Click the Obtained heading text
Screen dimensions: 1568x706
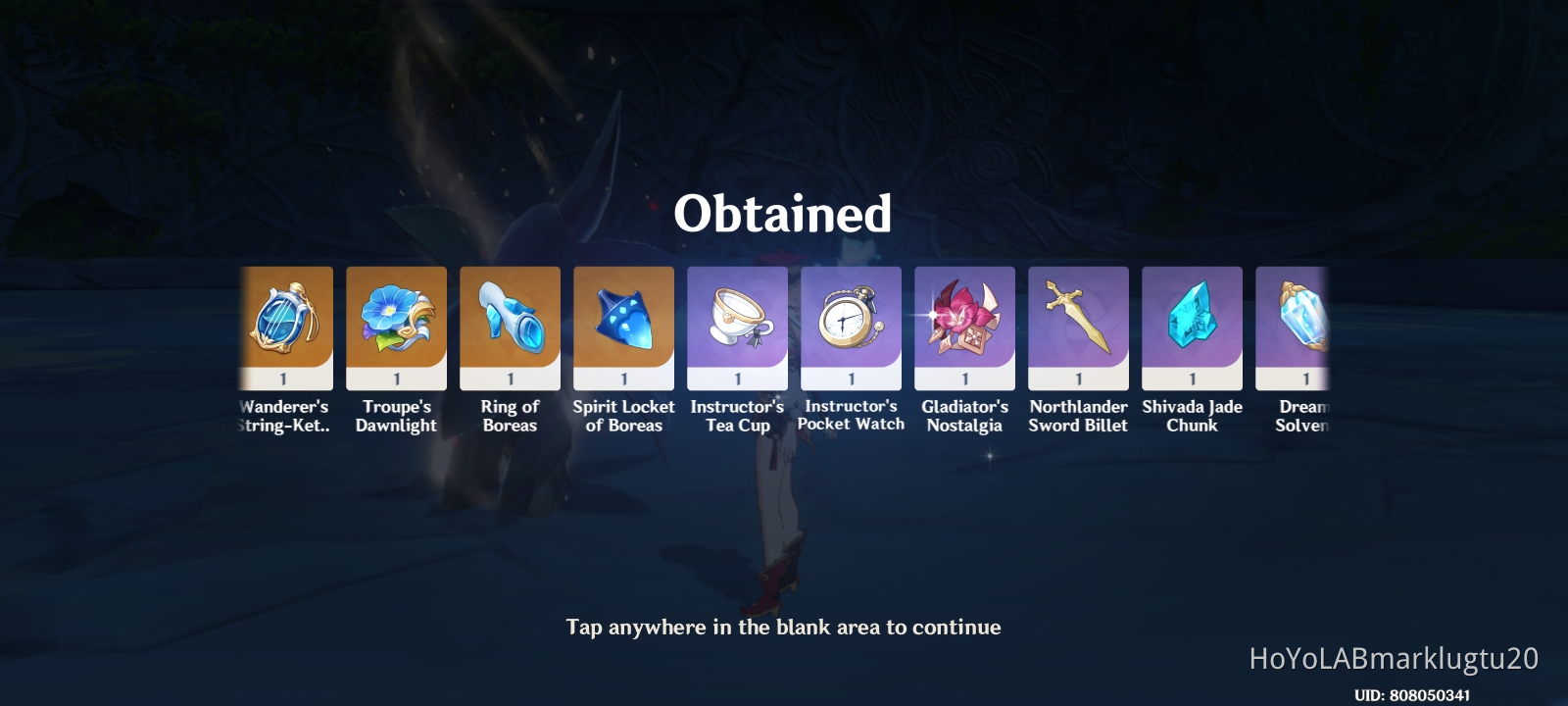pos(784,212)
